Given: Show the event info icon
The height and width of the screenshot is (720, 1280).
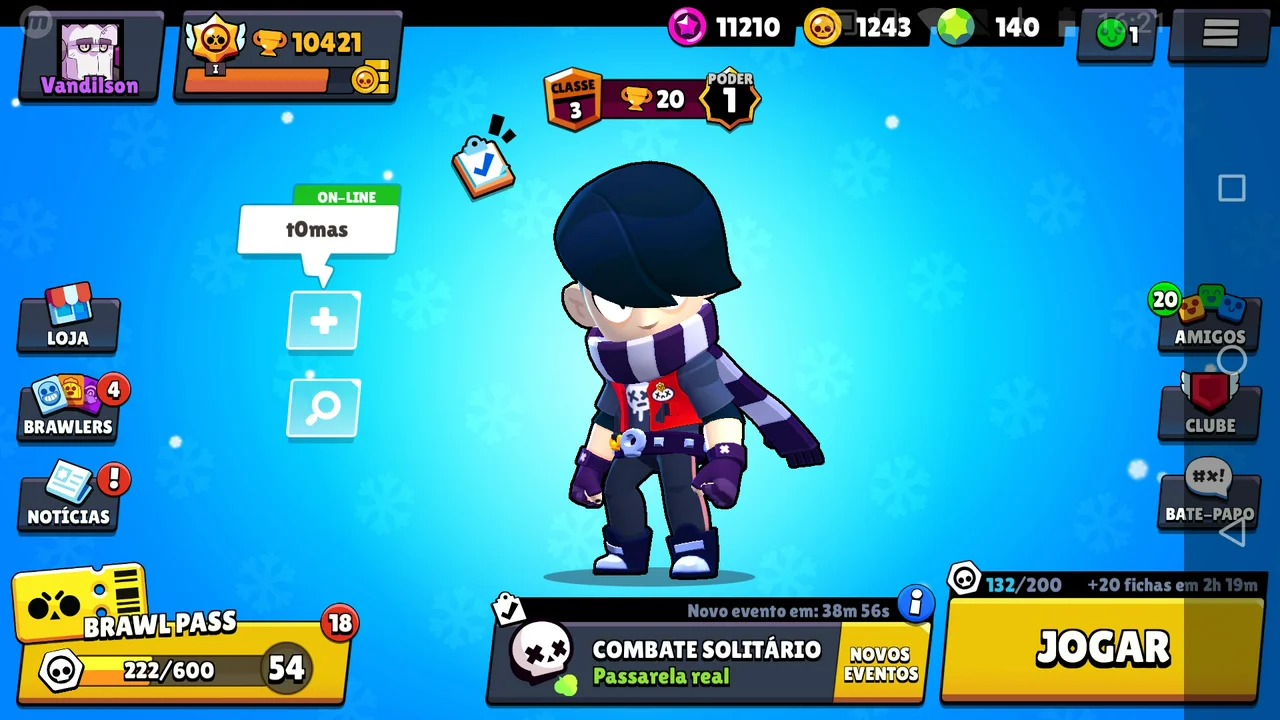Looking at the screenshot, I should coord(915,603).
